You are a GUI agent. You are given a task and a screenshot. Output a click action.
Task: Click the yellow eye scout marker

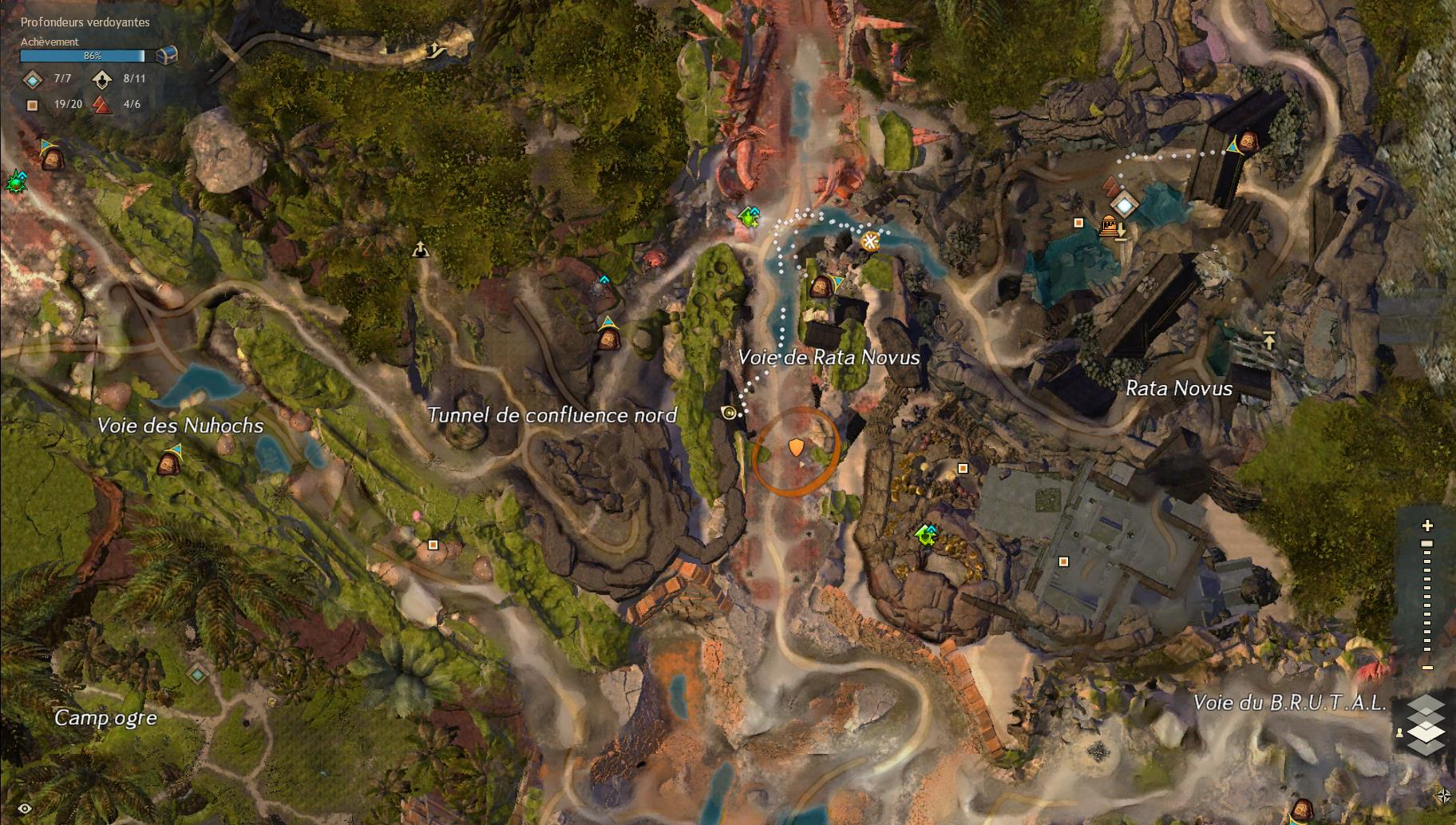tap(728, 412)
